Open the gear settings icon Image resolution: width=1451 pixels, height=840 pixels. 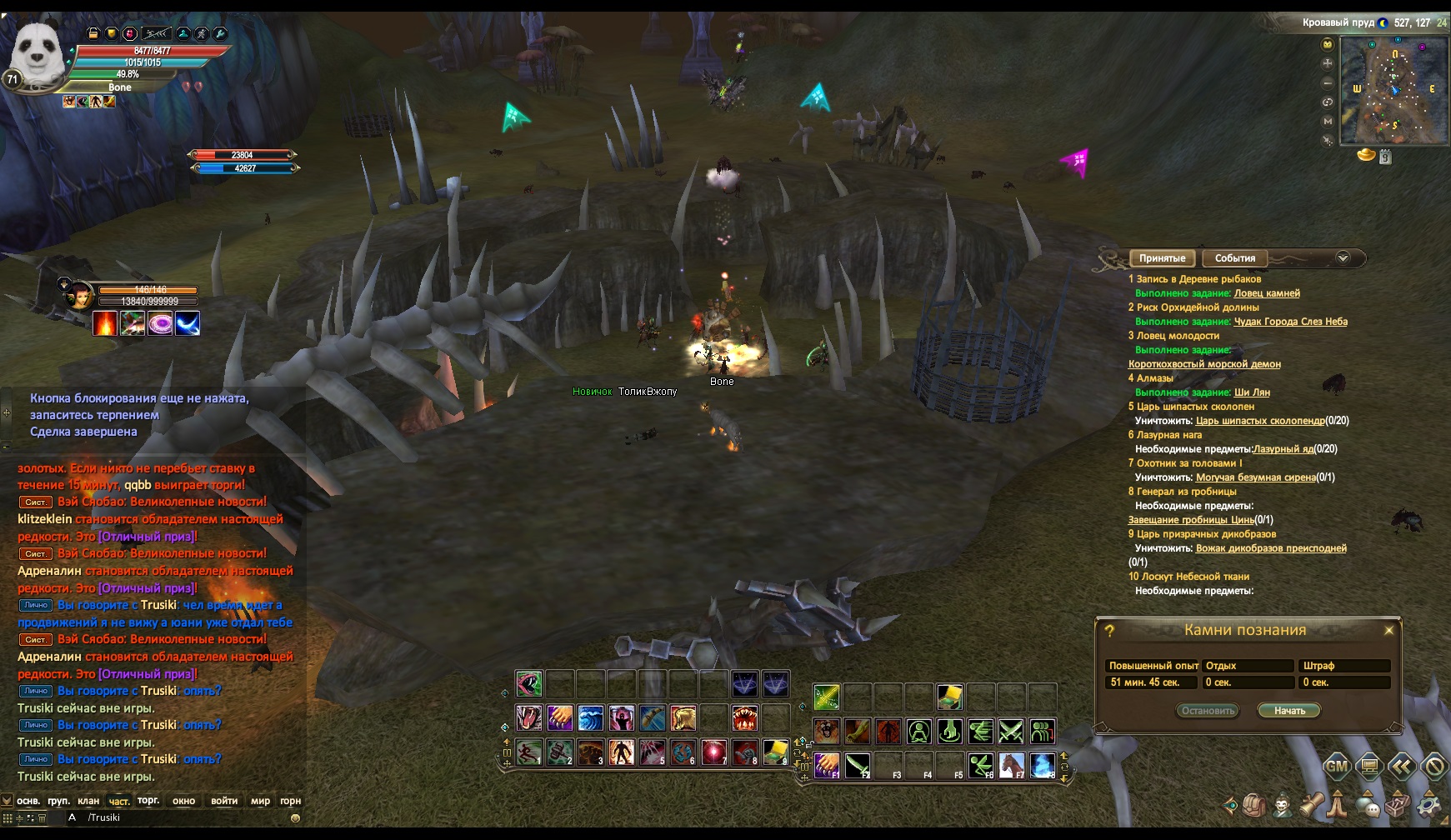pos(1428,805)
